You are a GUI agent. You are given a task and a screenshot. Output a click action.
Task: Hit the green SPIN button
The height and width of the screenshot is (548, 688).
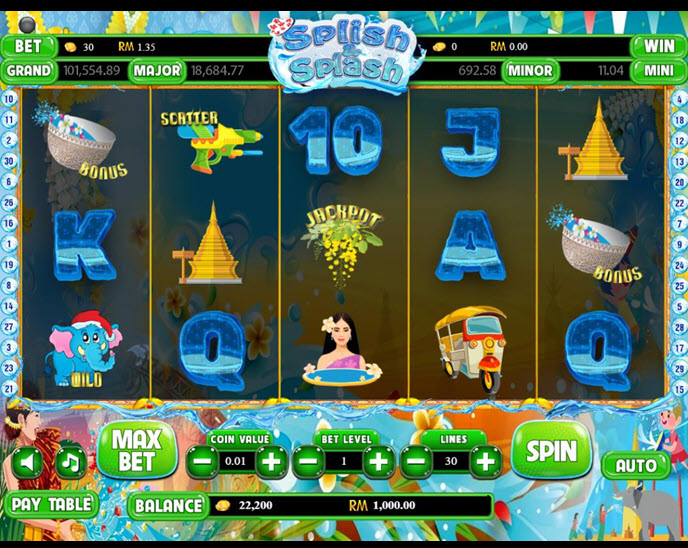pyautogui.click(x=551, y=450)
